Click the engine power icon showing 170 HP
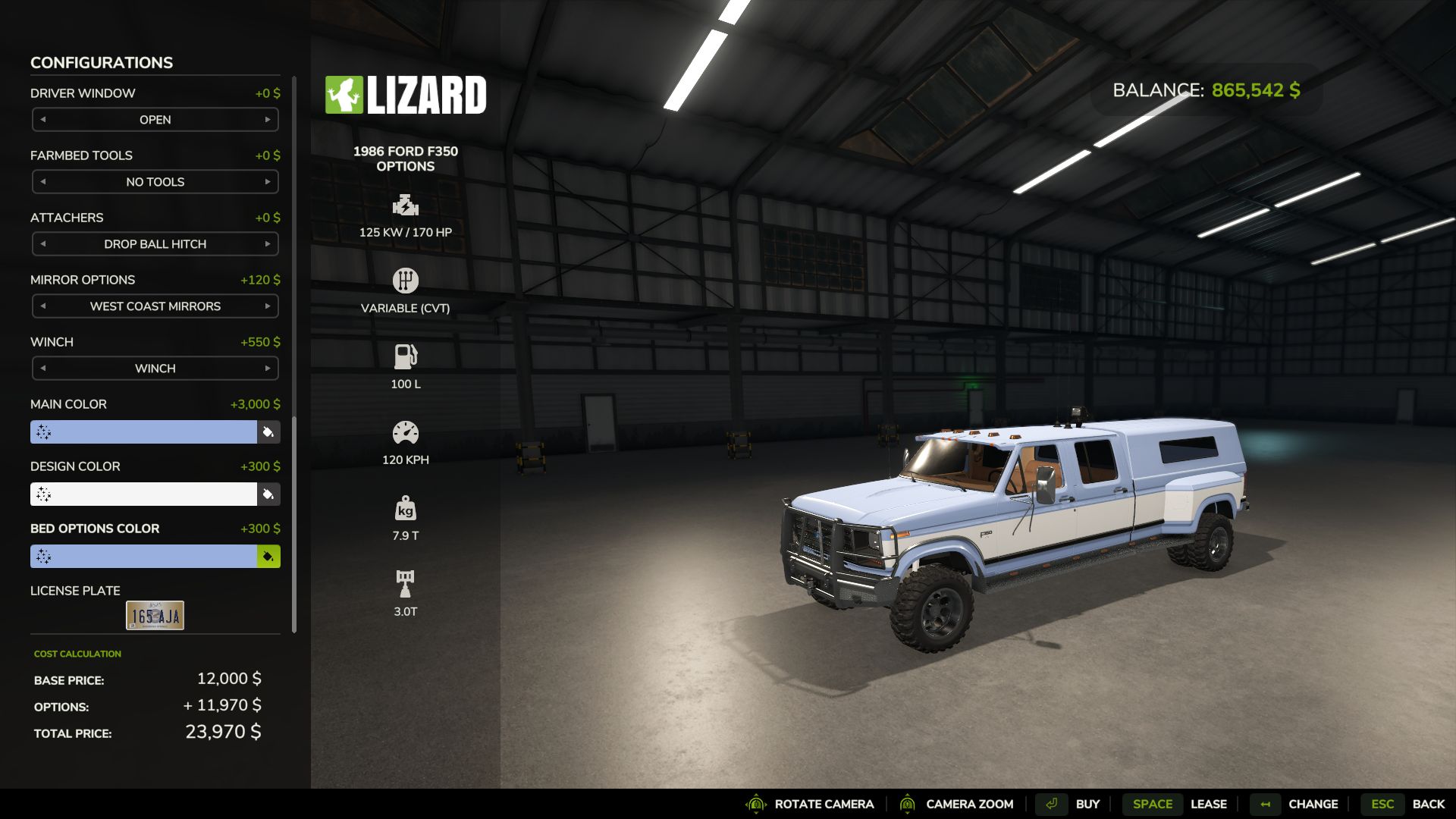The image size is (1456, 819). (x=406, y=205)
